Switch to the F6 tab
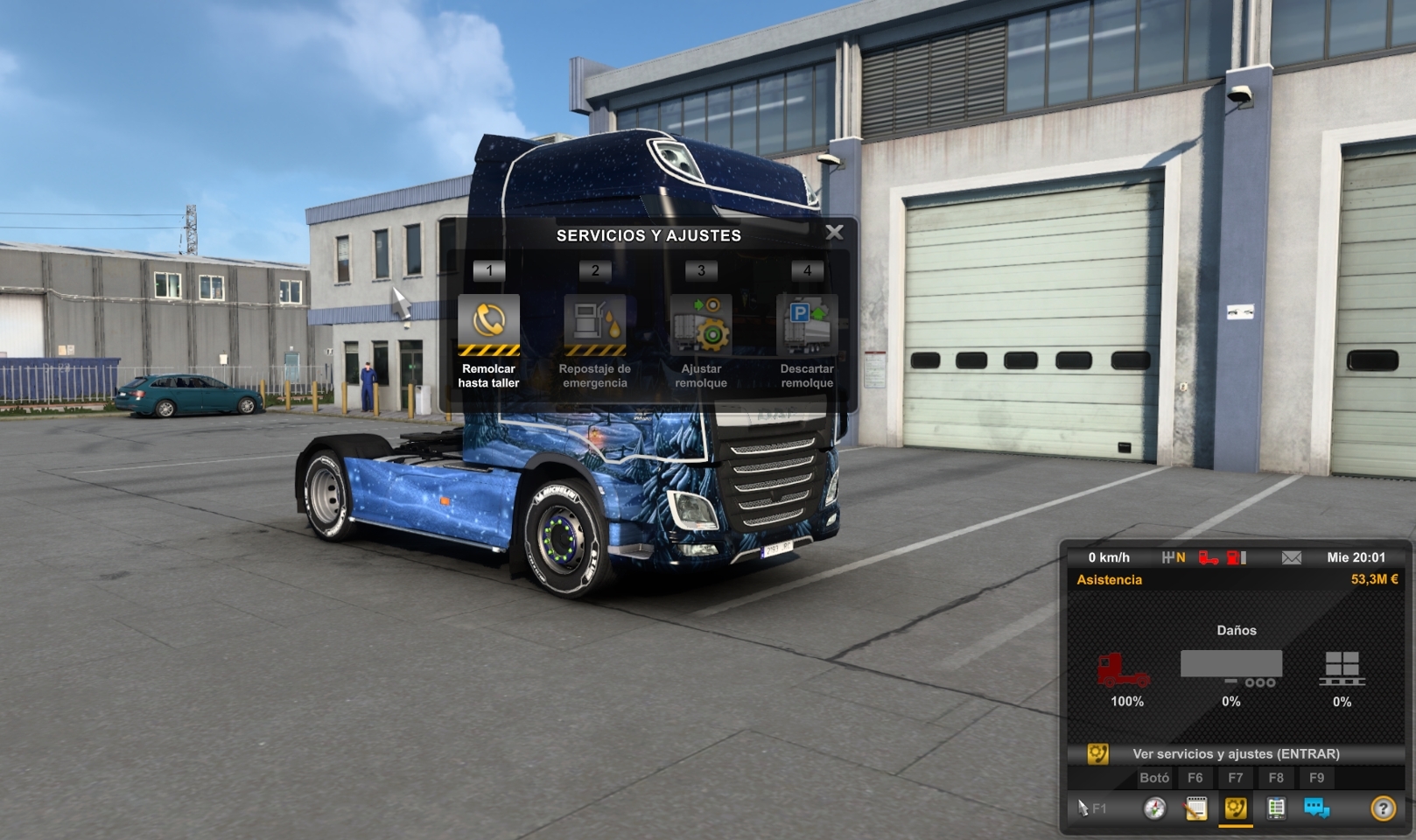This screenshot has width=1416, height=840. 1195,777
